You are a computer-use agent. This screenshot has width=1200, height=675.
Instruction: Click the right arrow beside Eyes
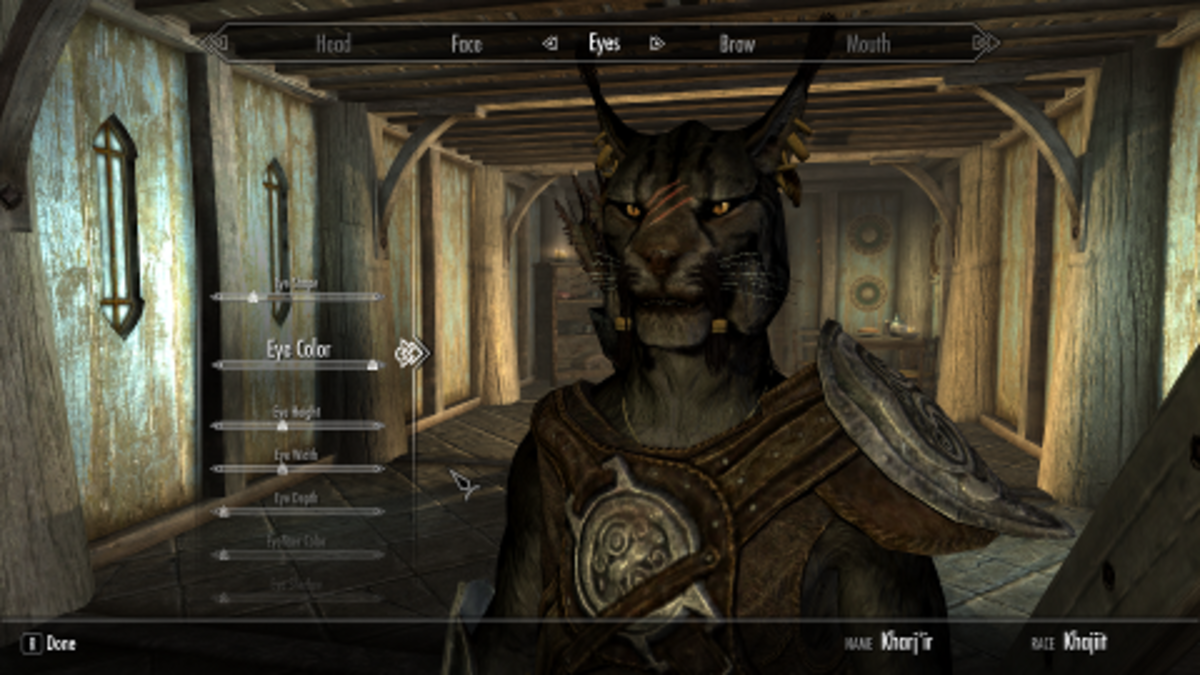click(x=657, y=43)
